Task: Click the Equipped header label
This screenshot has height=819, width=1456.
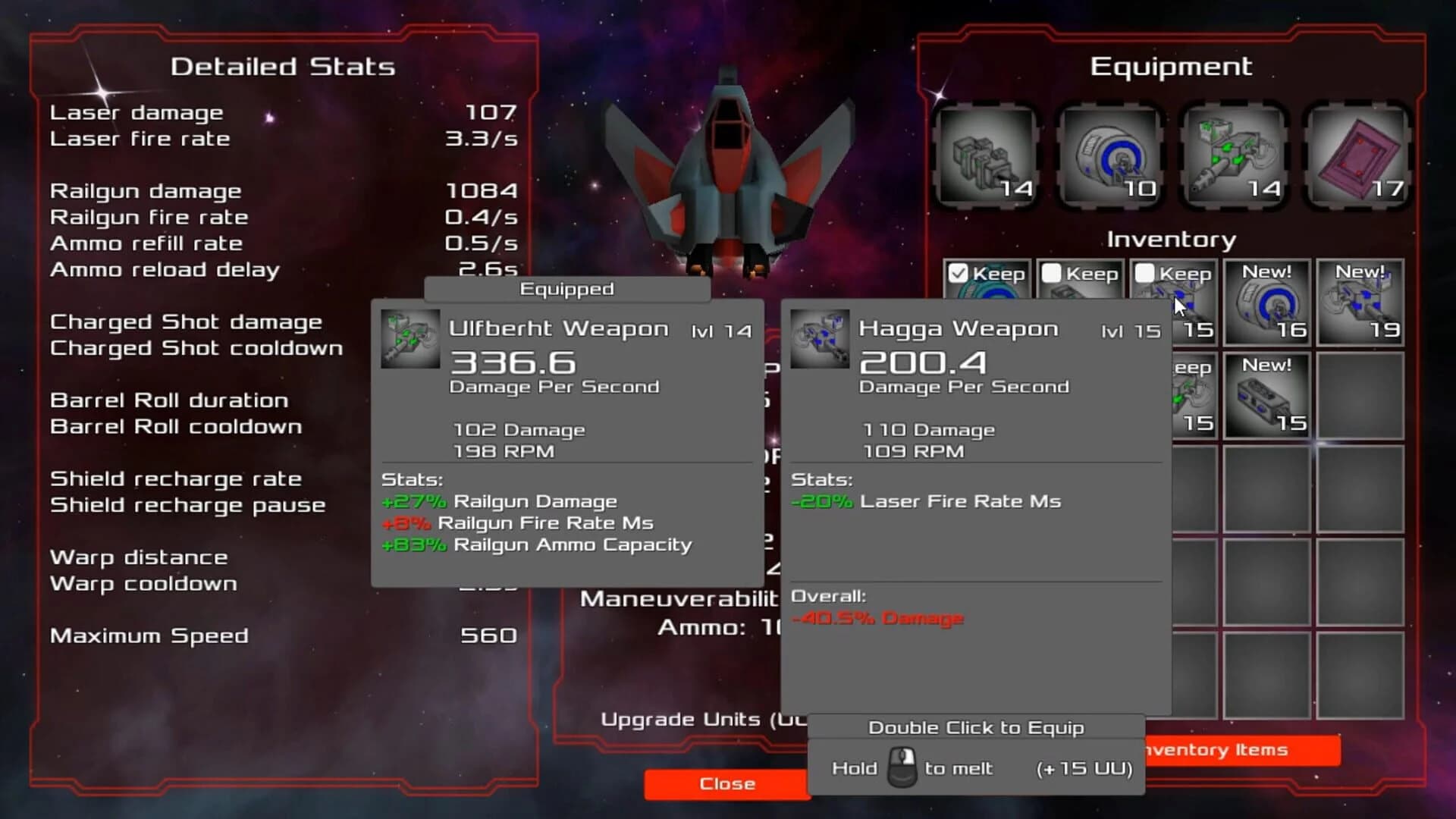Action: click(566, 289)
